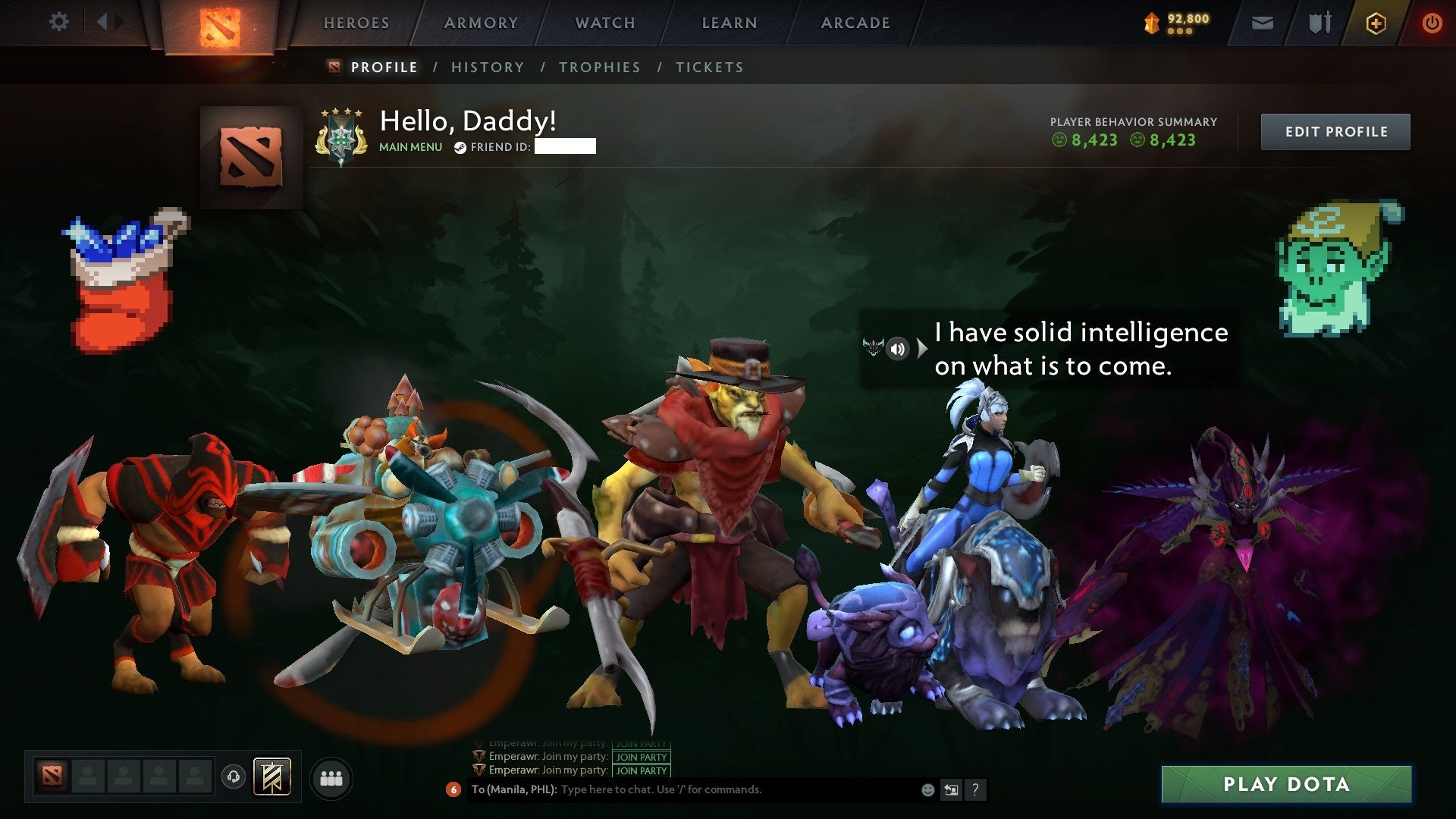Screen dimensions: 1456x819
Task: Open the Dota 2 mail inbox icon
Action: coord(1261,23)
